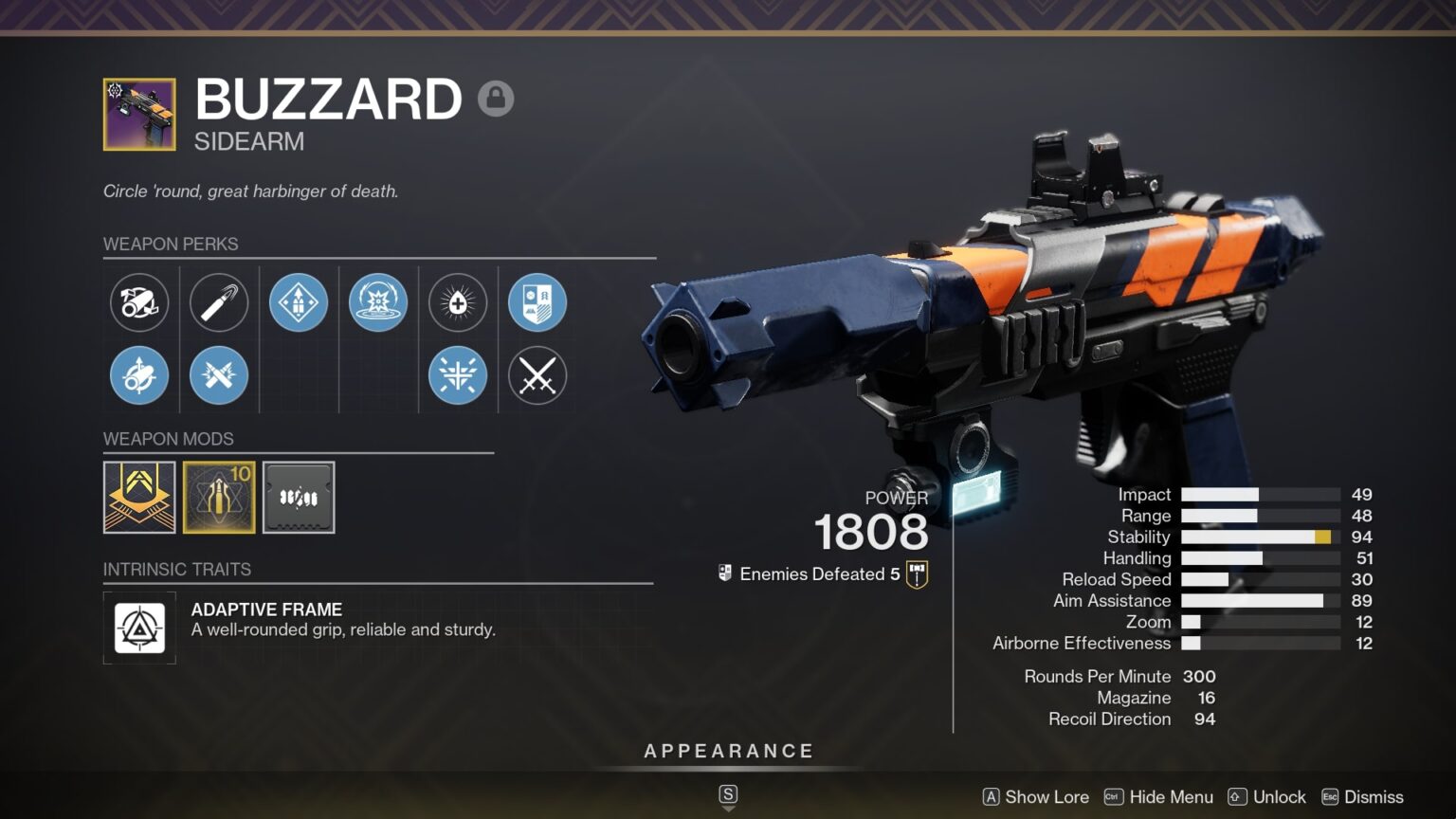Switch to the Appearance tab
This screenshot has width=1456, height=819.
728,751
